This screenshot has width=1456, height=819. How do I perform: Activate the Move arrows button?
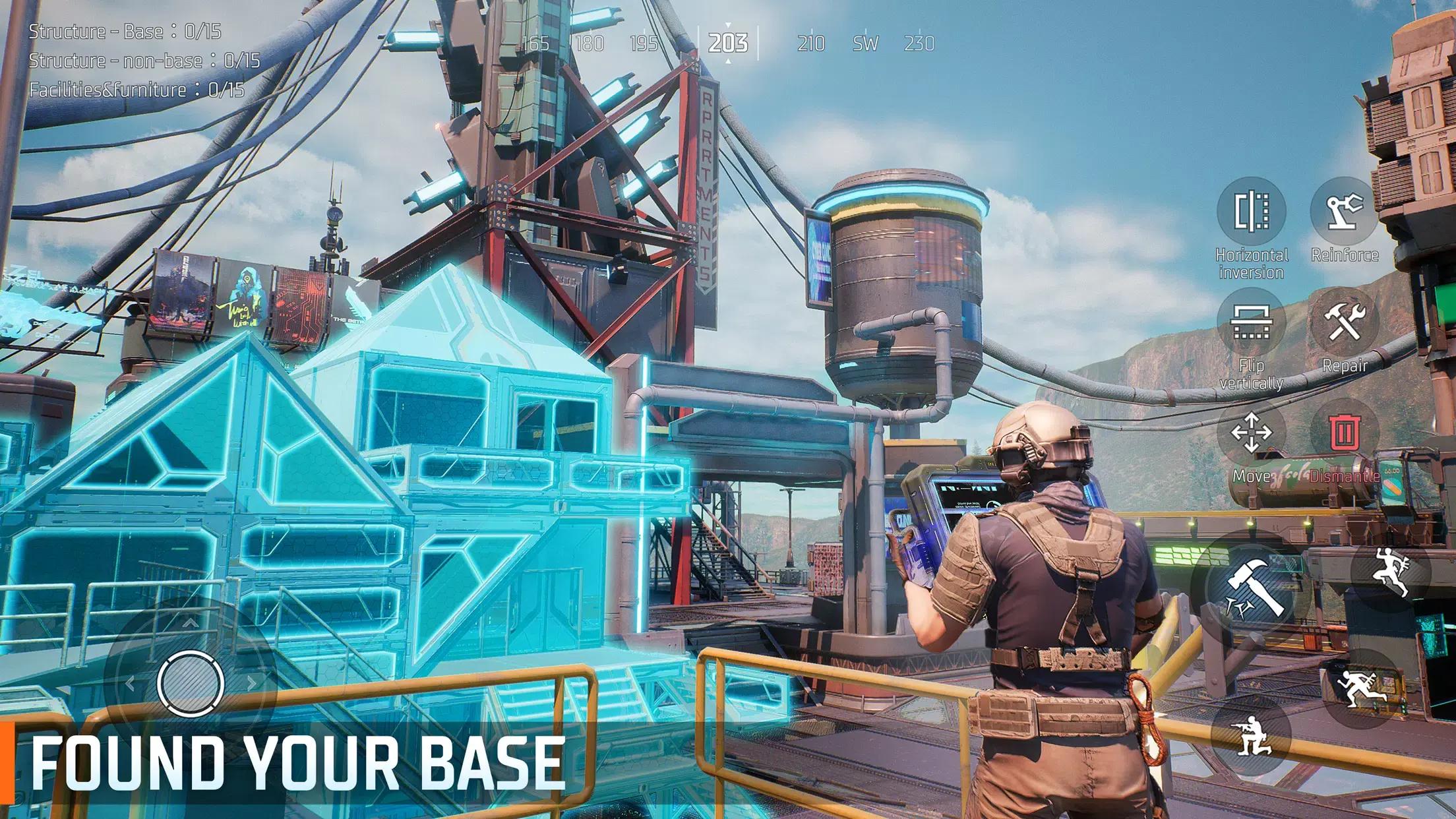tap(1251, 433)
